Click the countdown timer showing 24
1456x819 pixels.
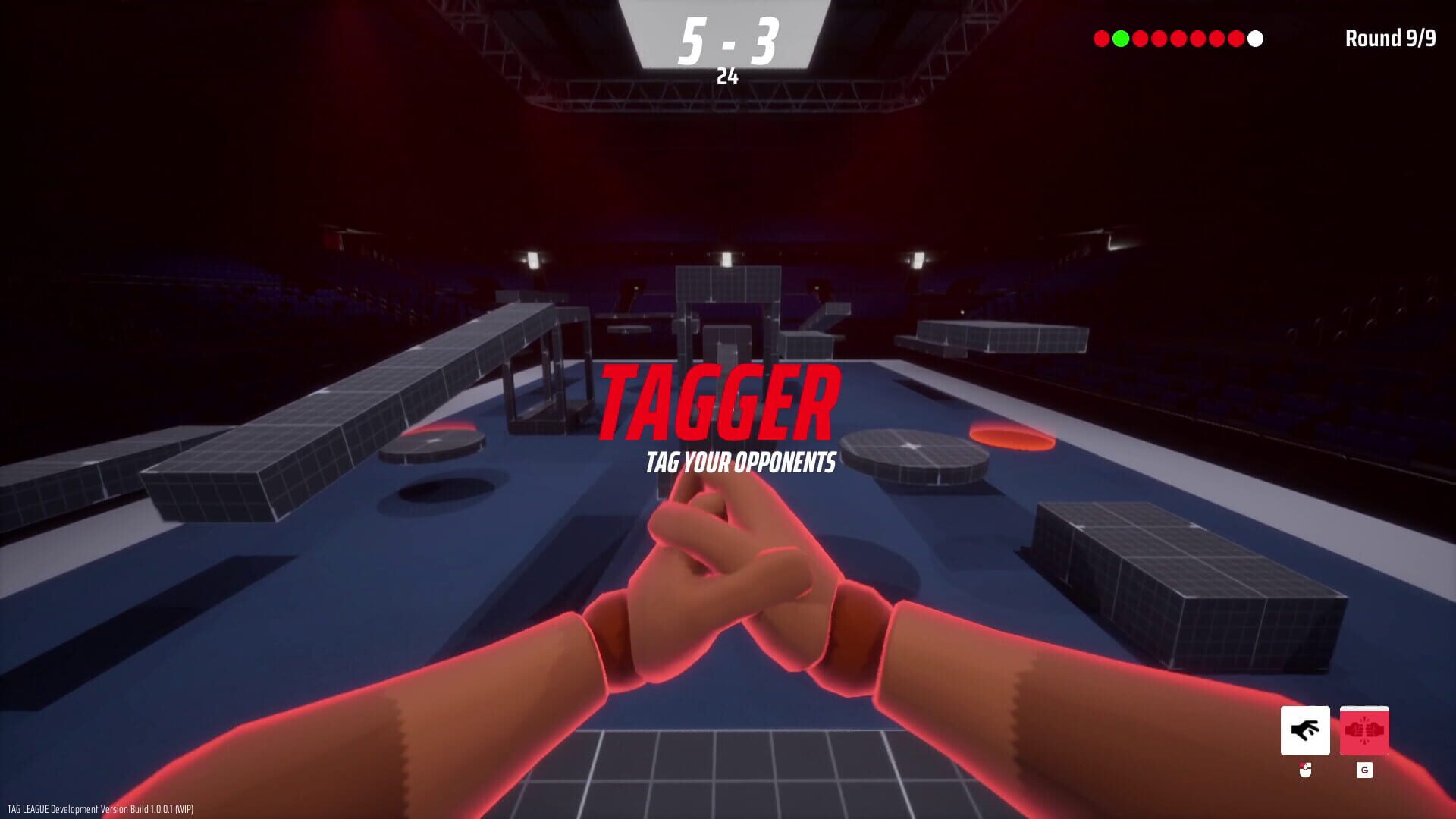coord(729,74)
